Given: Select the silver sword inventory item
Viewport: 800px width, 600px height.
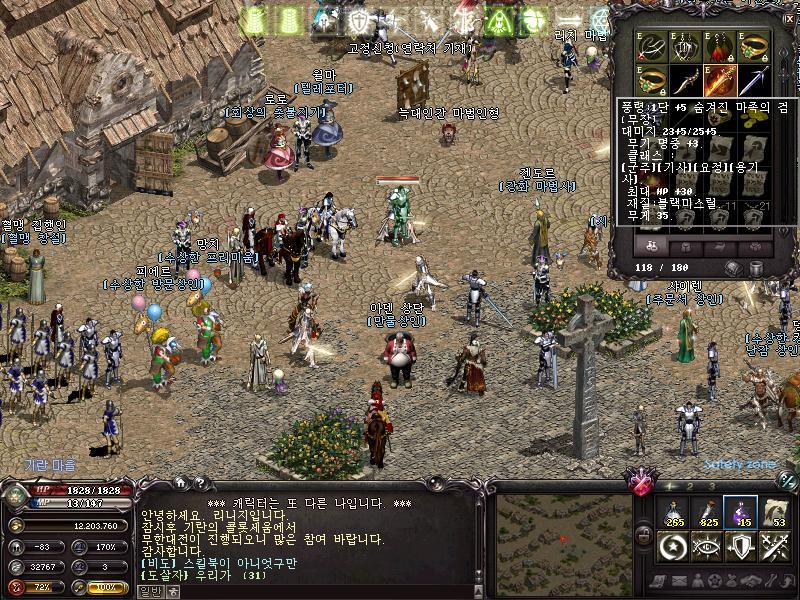Looking at the screenshot, I should click(x=754, y=79).
